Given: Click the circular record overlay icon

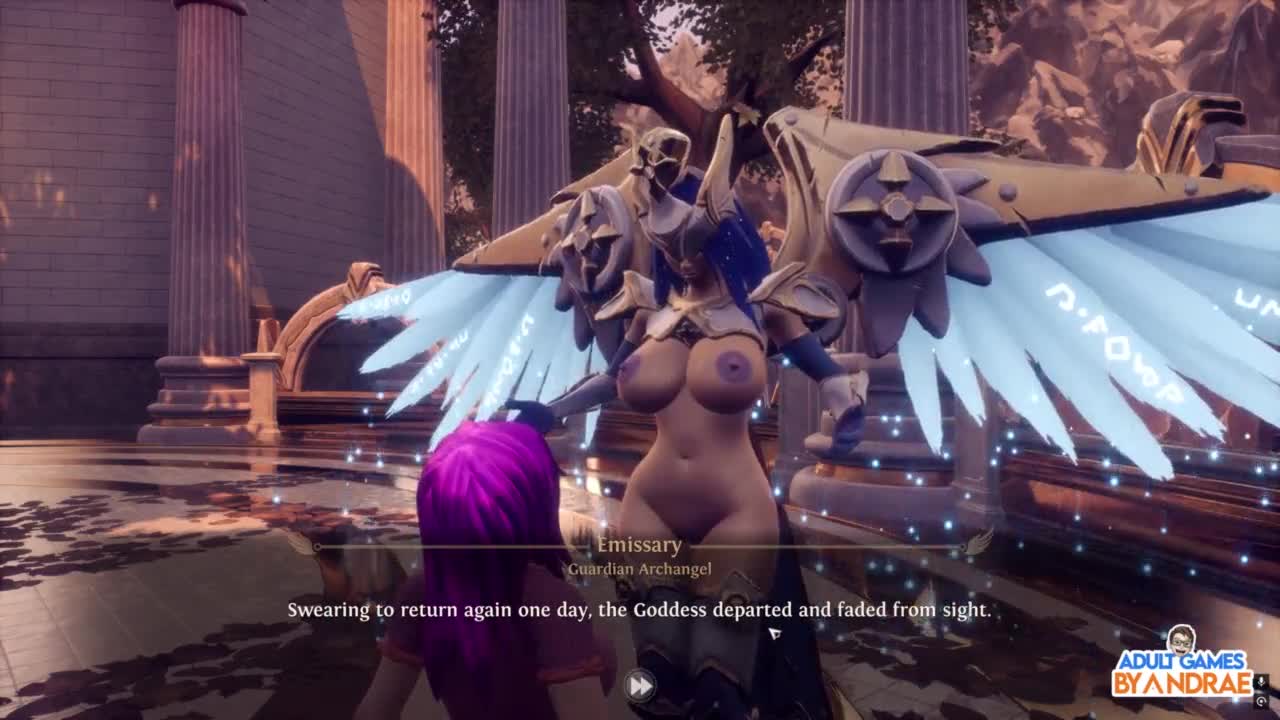Looking at the screenshot, I should [x=1263, y=701].
